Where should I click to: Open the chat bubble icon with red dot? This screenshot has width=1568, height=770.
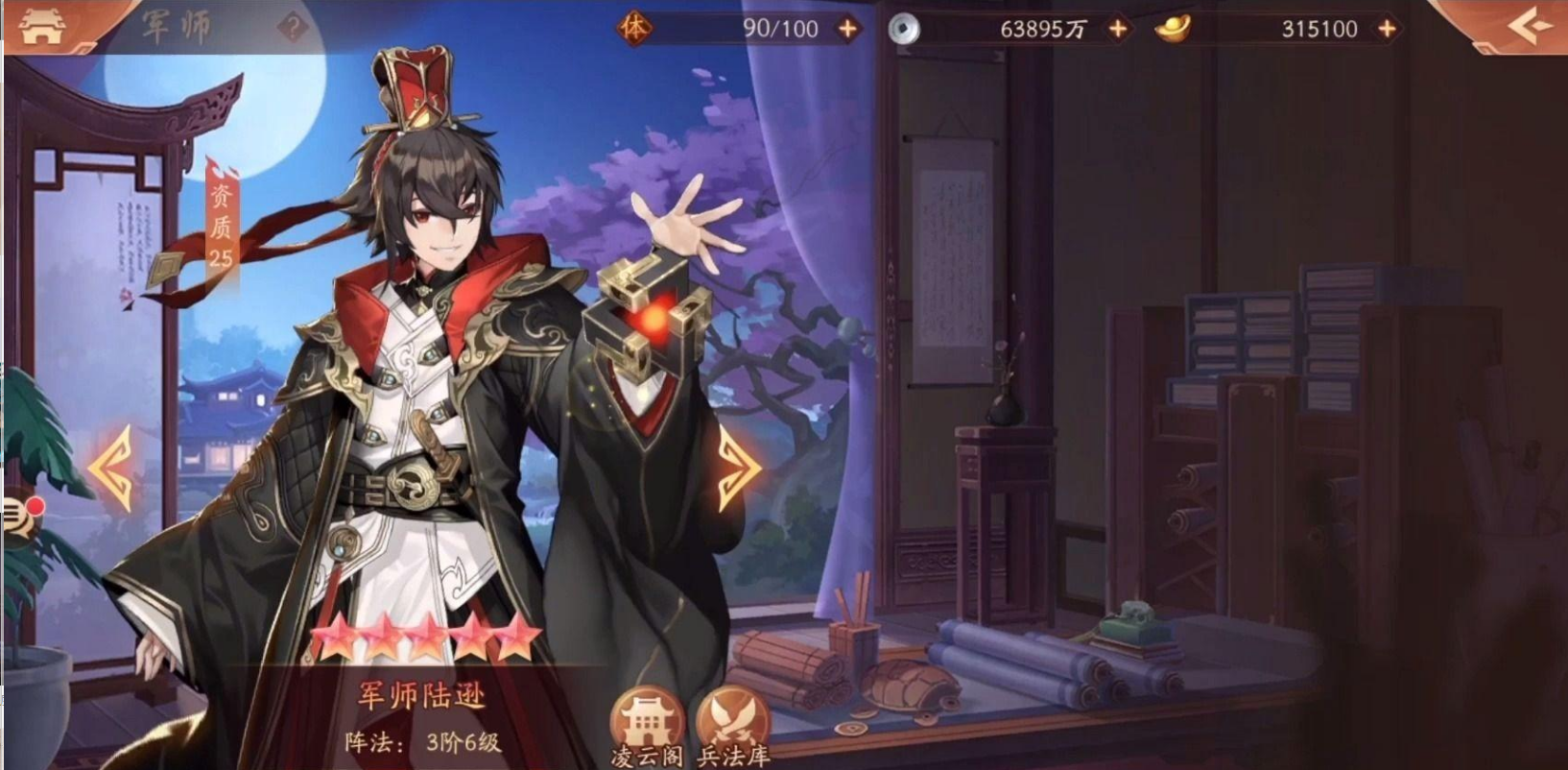point(13,516)
